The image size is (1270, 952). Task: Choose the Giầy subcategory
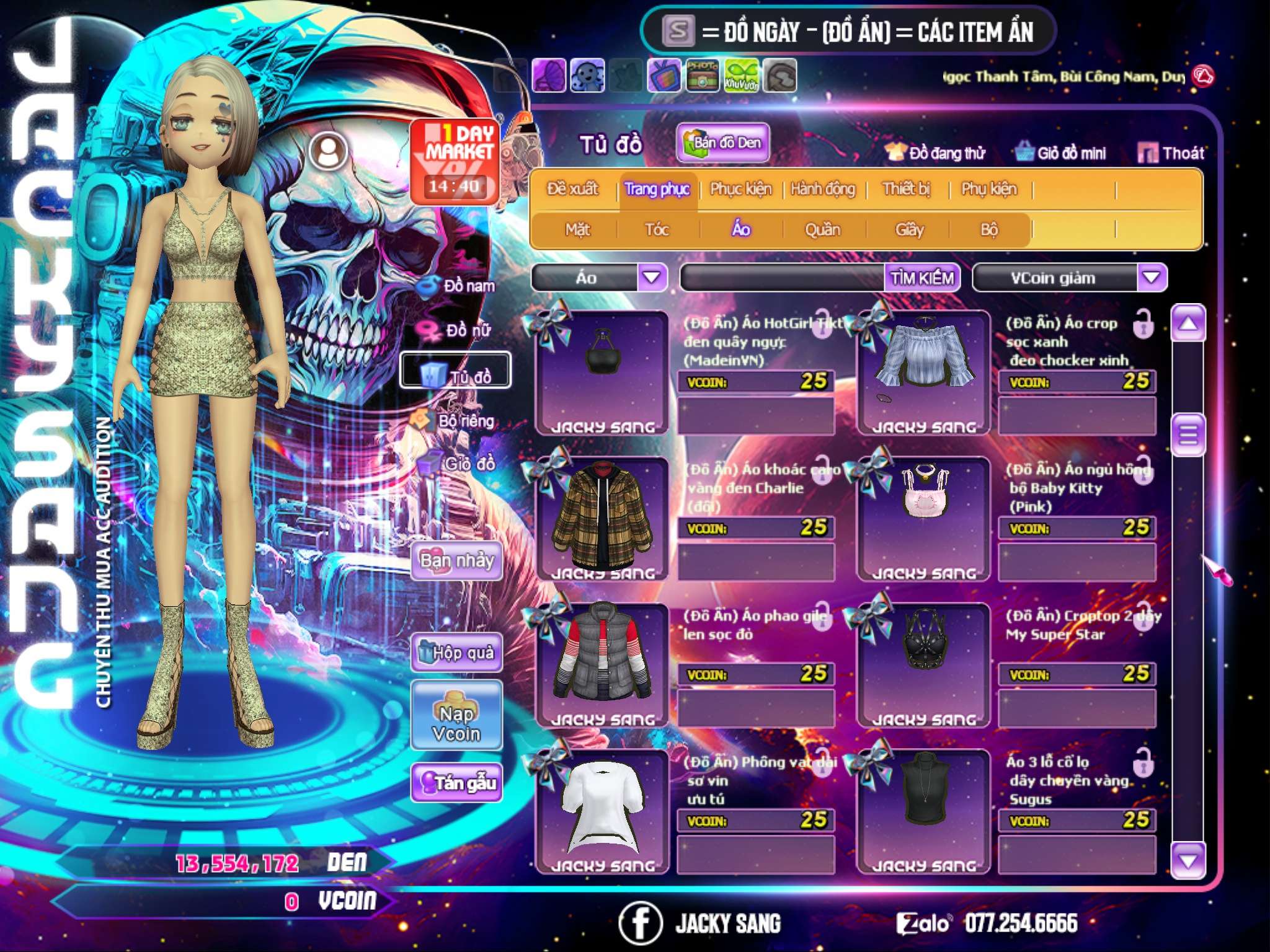tap(909, 230)
